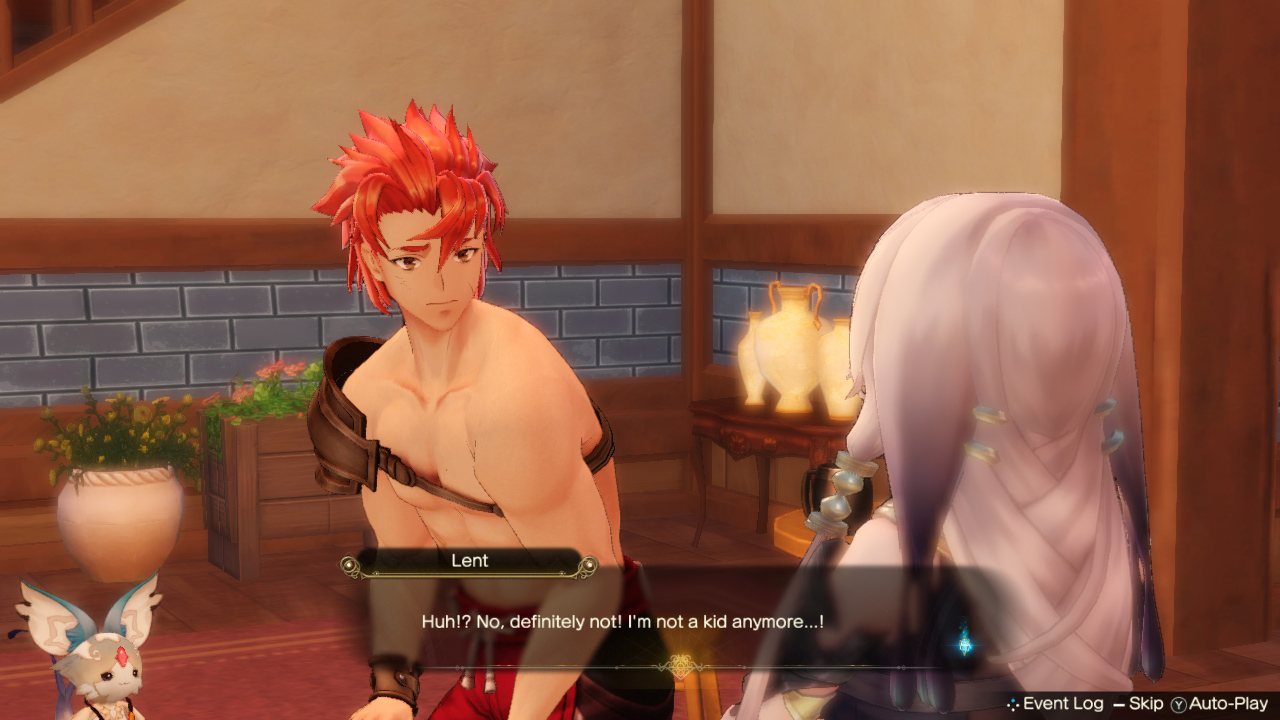
Task: Expand the Lent name banner
Action: tap(470, 561)
